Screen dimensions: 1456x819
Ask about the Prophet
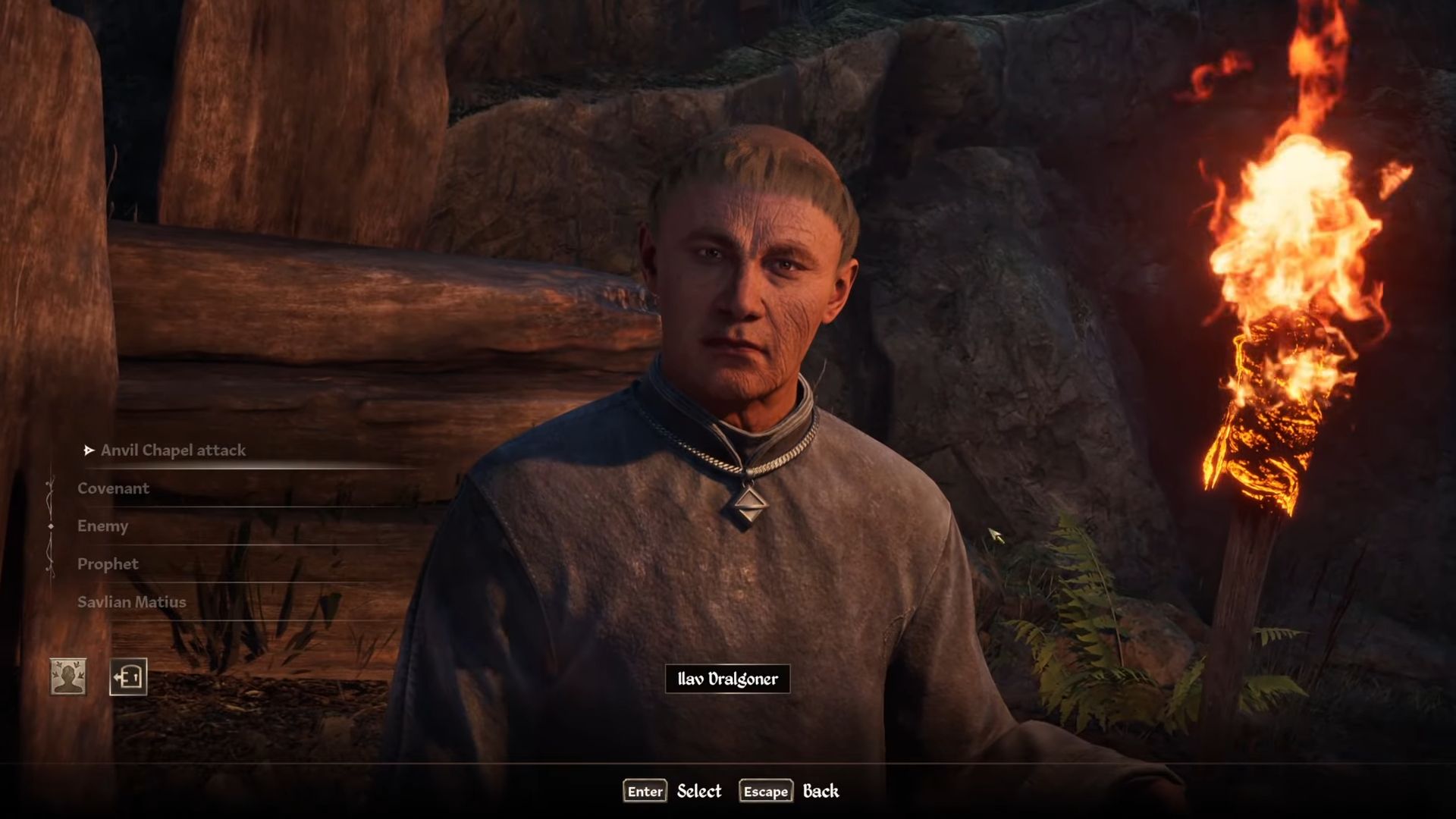108,564
